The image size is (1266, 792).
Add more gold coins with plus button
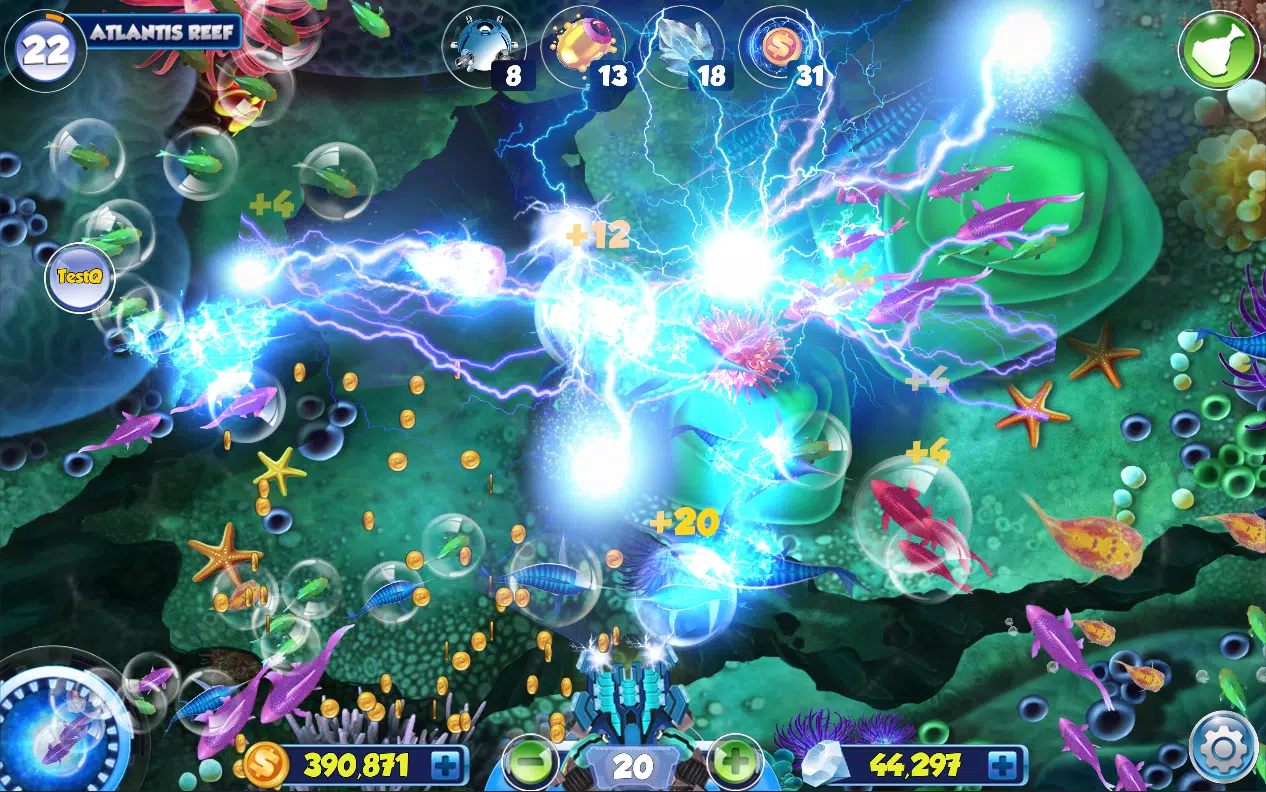[x=446, y=766]
